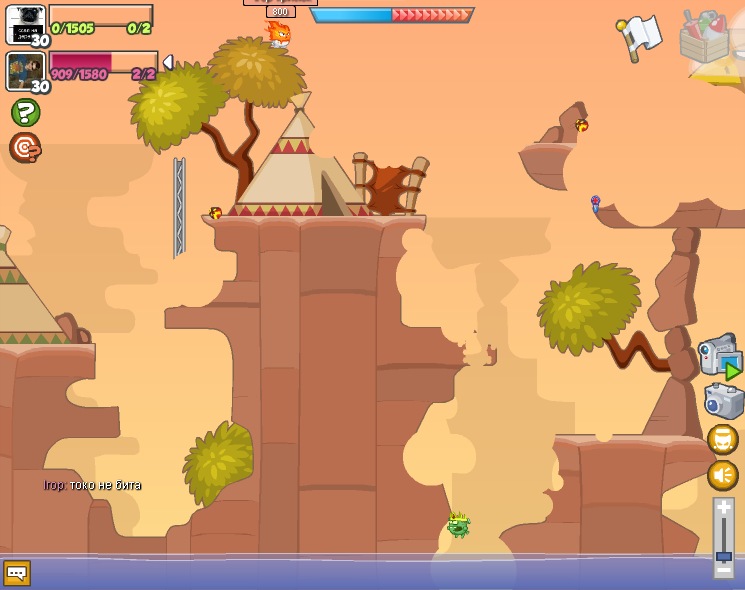Zoom out with the minus button

(723, 571)
